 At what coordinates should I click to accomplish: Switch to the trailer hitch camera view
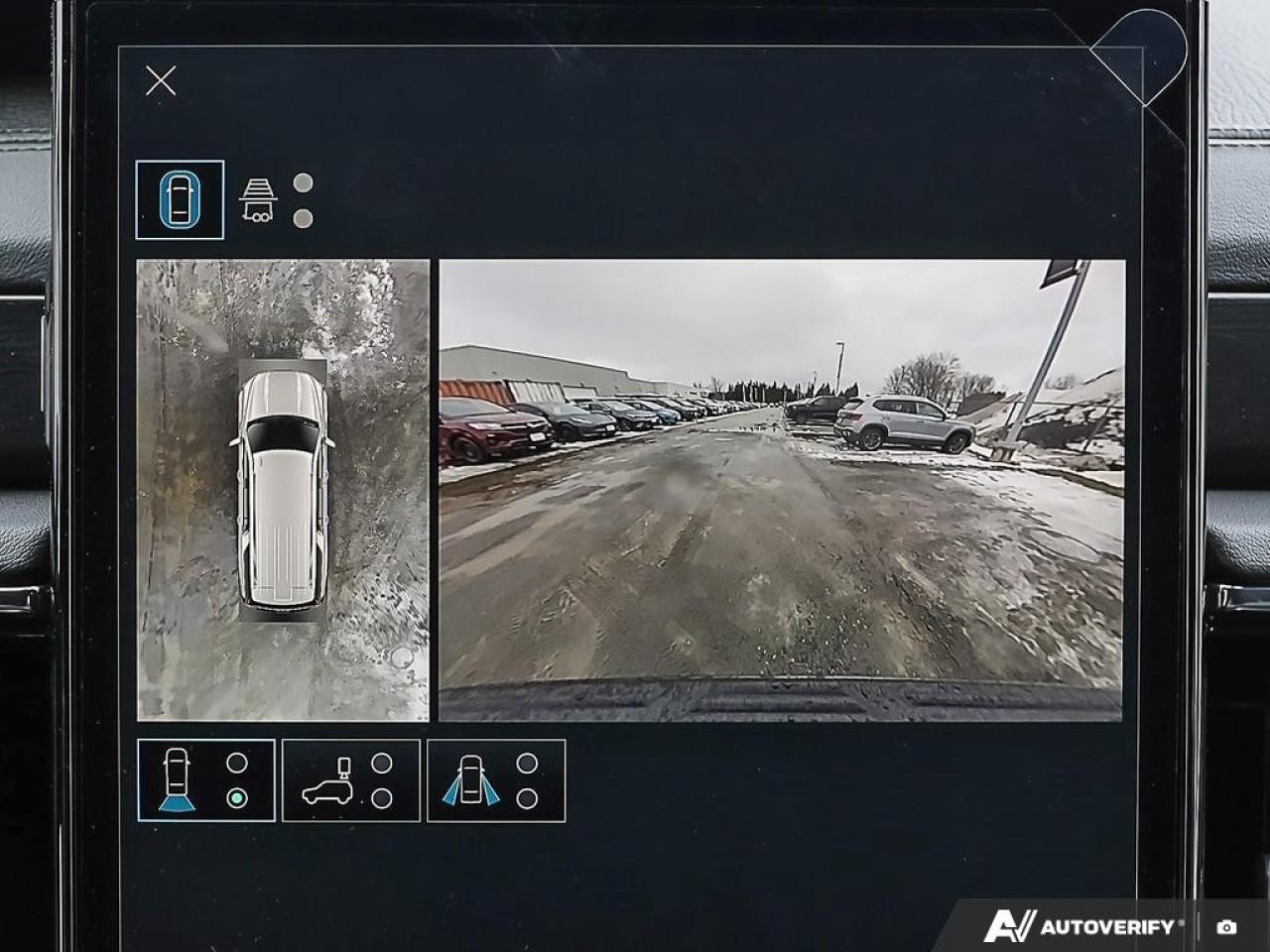coord(258,200)
